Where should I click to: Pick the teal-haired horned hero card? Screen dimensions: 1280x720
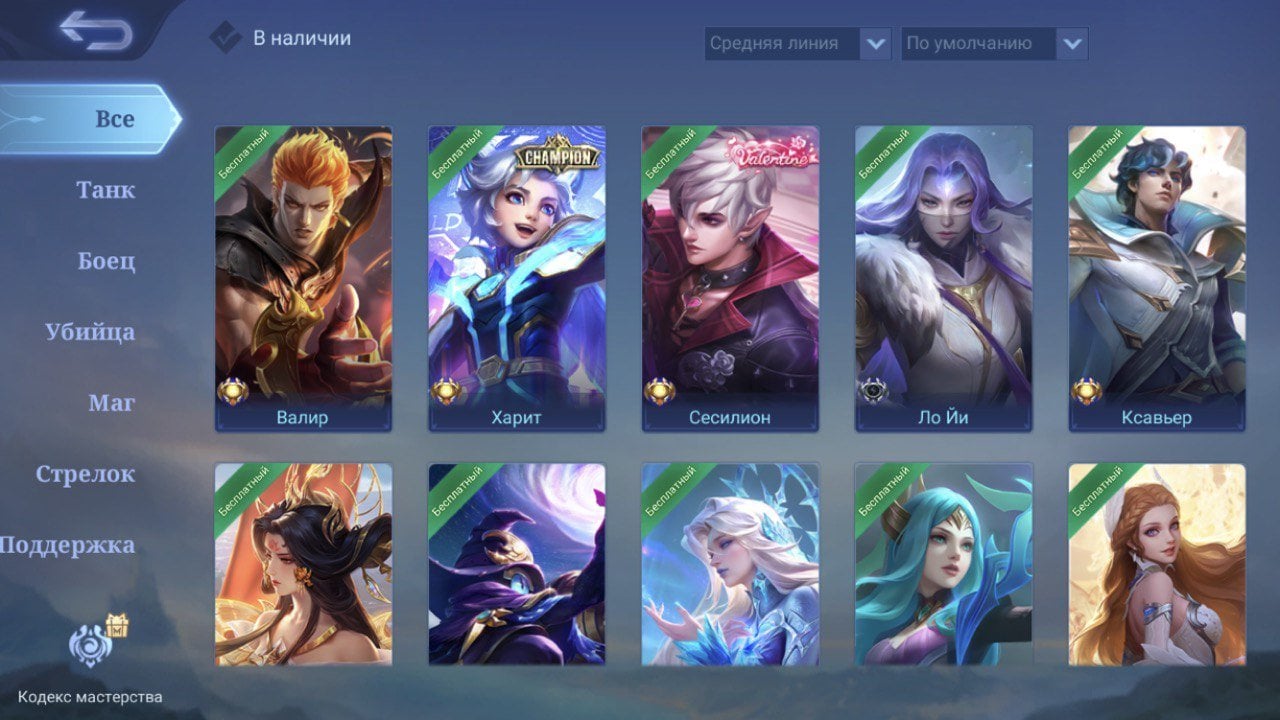pyautogui.click(x=944, y=564)
